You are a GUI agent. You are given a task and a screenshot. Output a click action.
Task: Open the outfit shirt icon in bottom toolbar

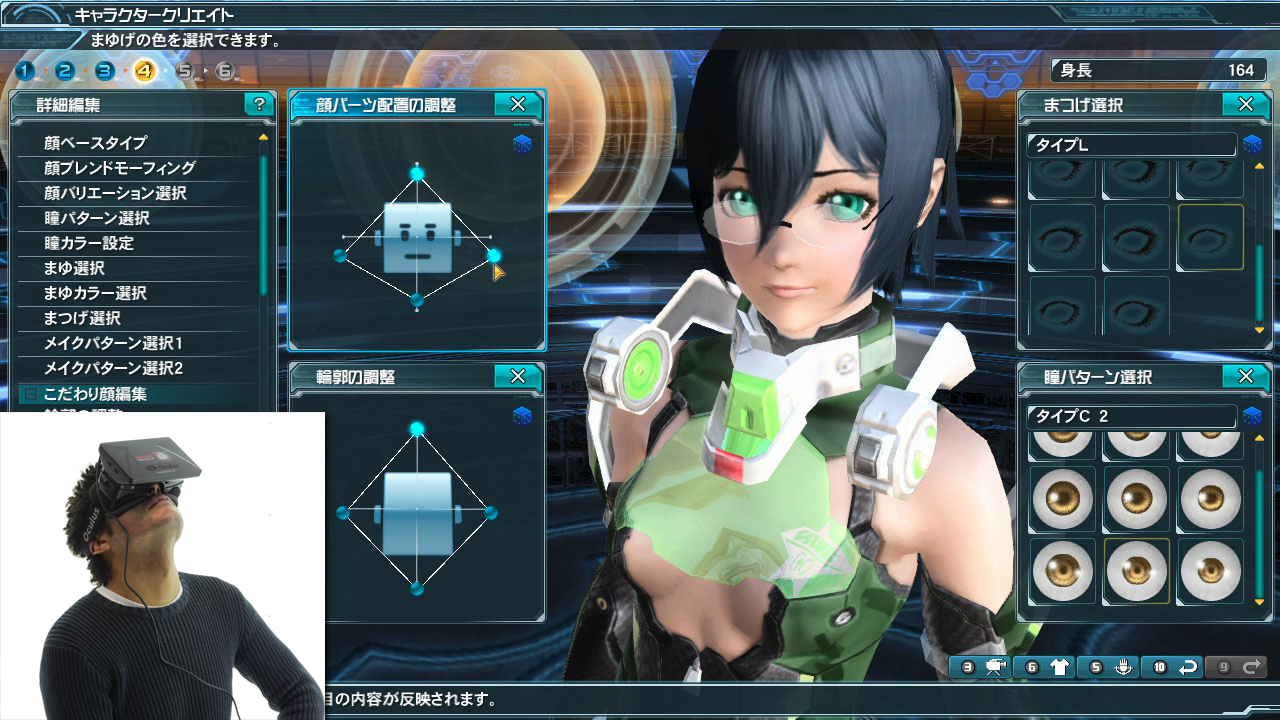1060,667
